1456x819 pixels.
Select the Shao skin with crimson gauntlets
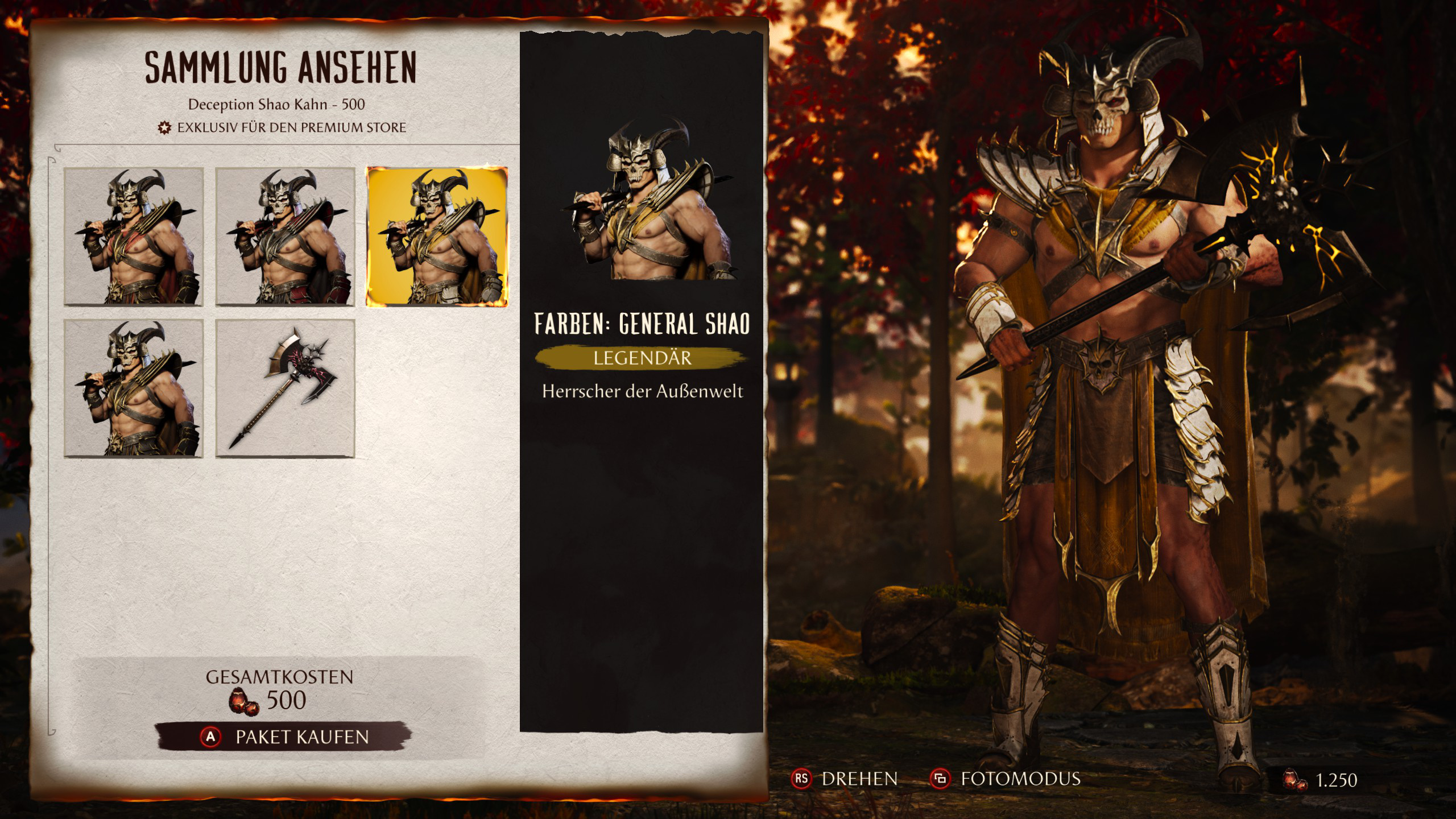(x=285, y=237)
